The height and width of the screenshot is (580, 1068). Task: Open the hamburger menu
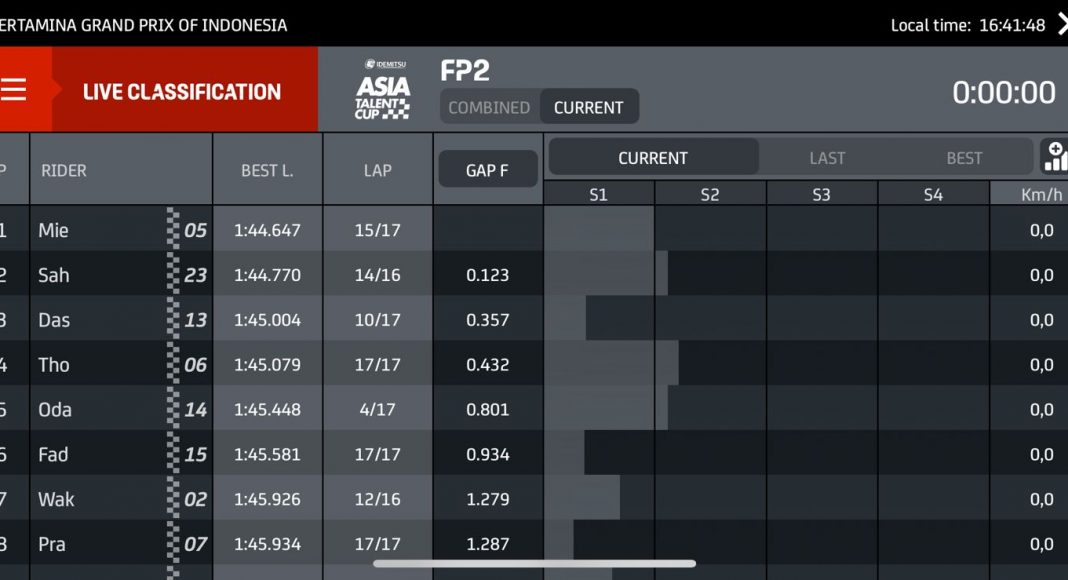pos(14,90)
